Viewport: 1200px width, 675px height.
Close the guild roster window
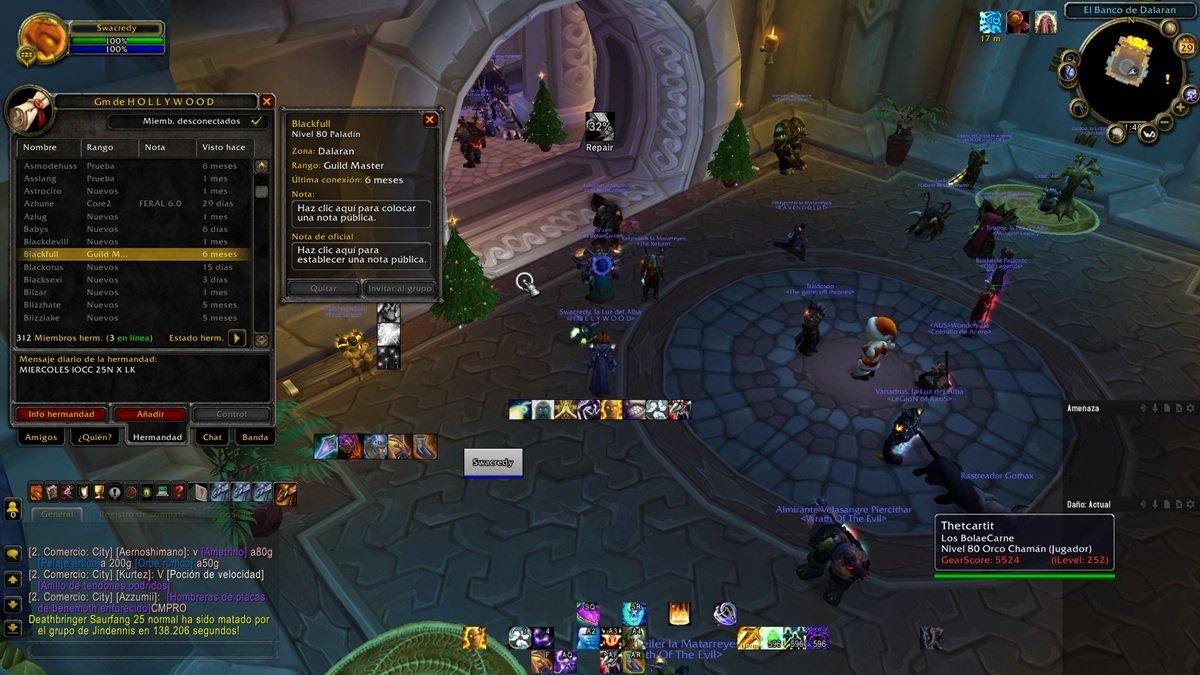coord(267,101)
